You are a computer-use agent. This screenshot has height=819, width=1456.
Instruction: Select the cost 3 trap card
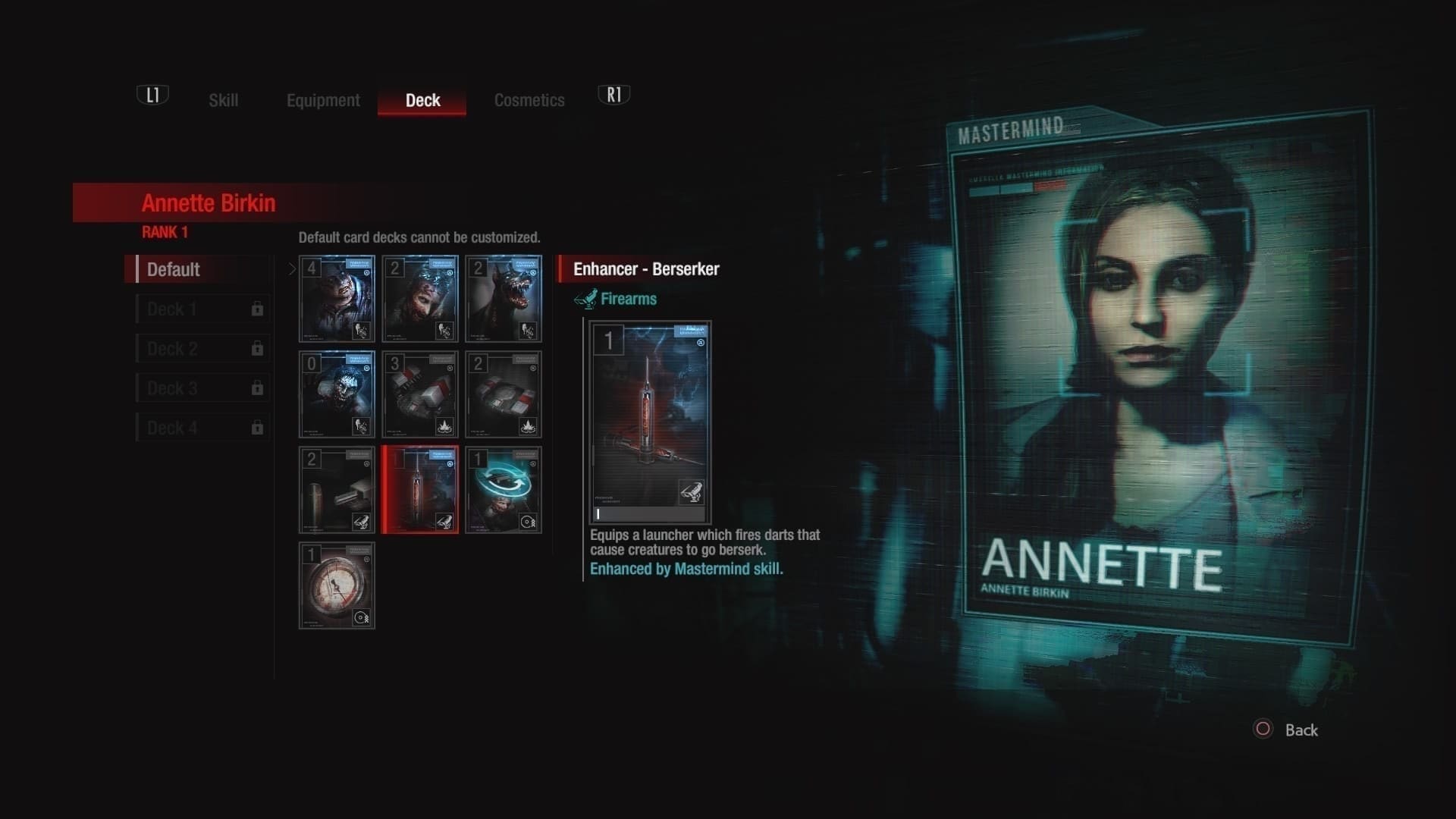(x=420, y=394)
